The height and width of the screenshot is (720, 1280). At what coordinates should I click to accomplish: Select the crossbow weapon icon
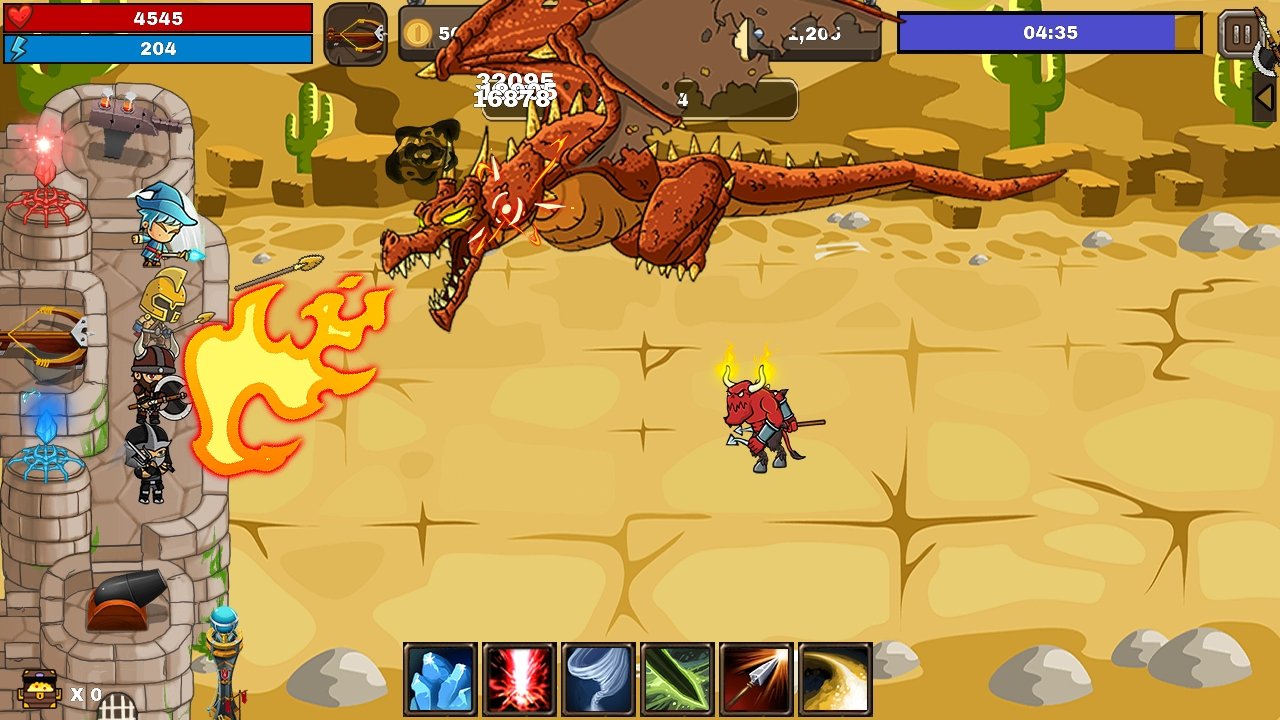point(355,35)
